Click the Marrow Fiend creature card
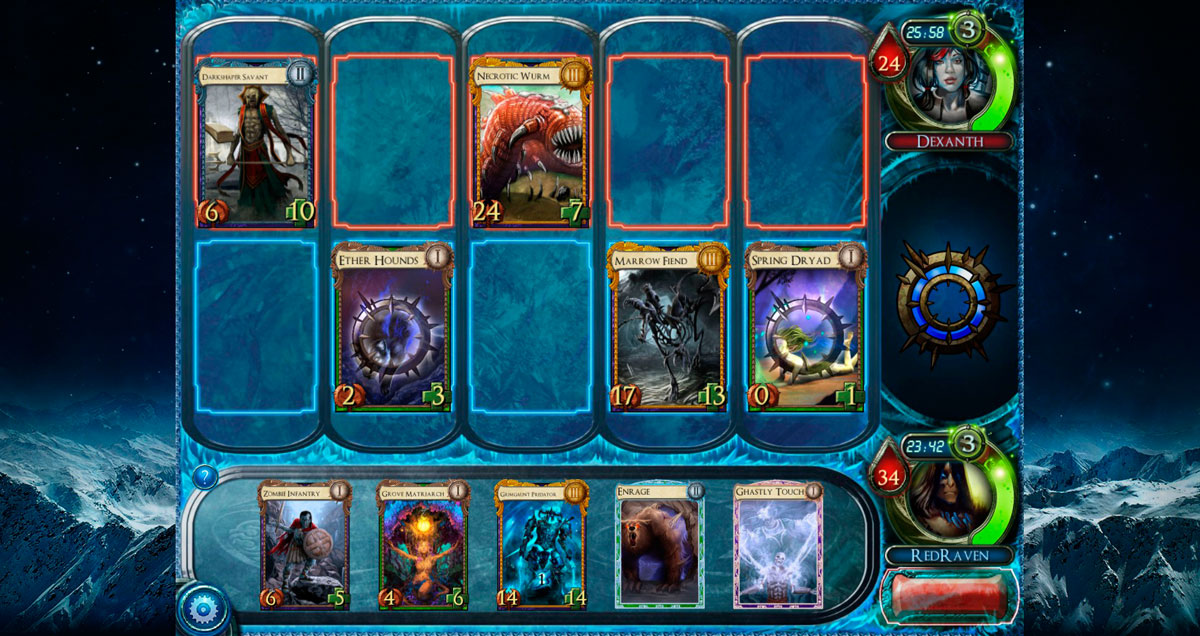 [669, 327]
